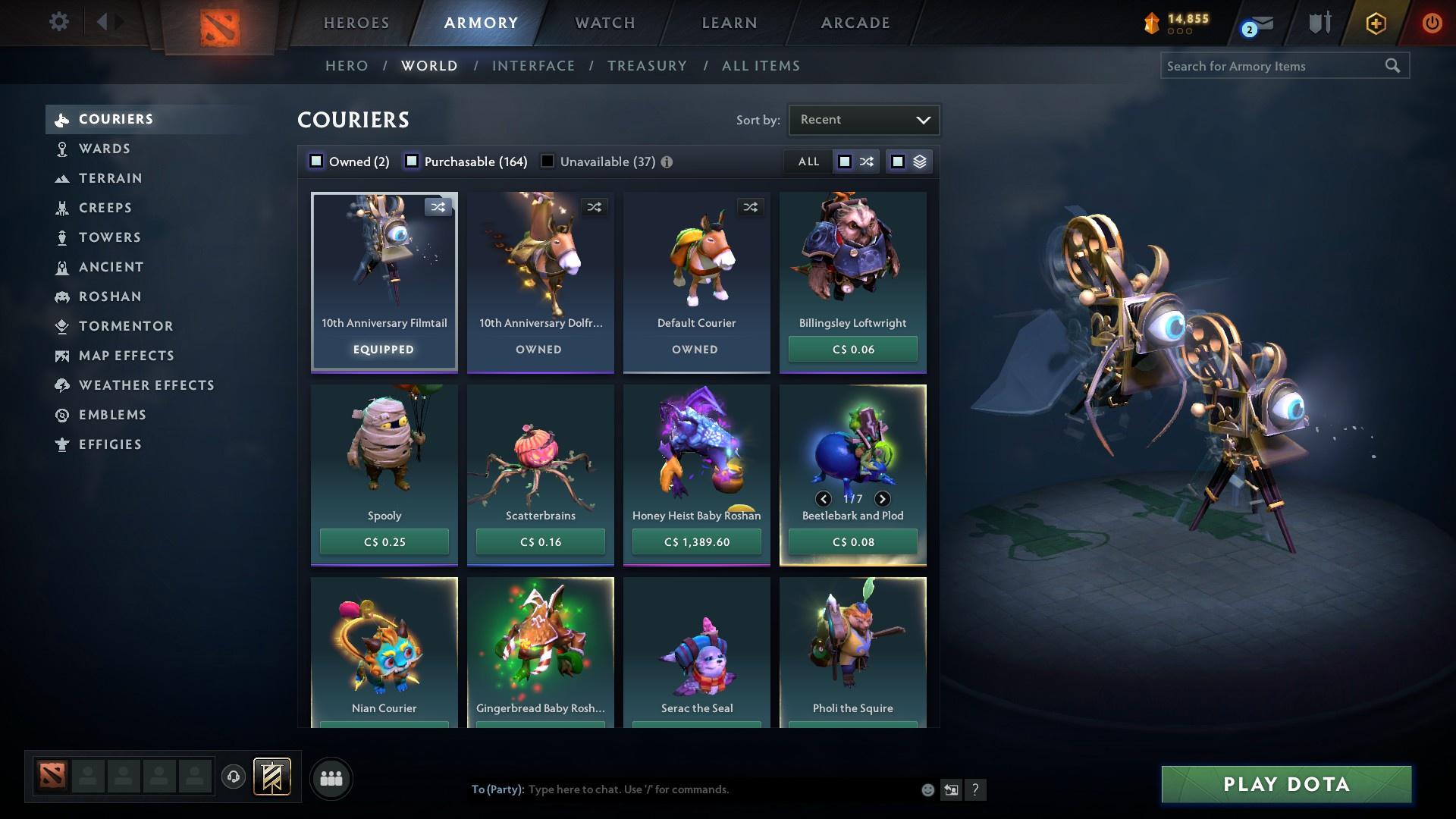This screenshot has width=1456, height=819.
Task: Click the chat help question mark icon
Action: click(x=976, y=789)
